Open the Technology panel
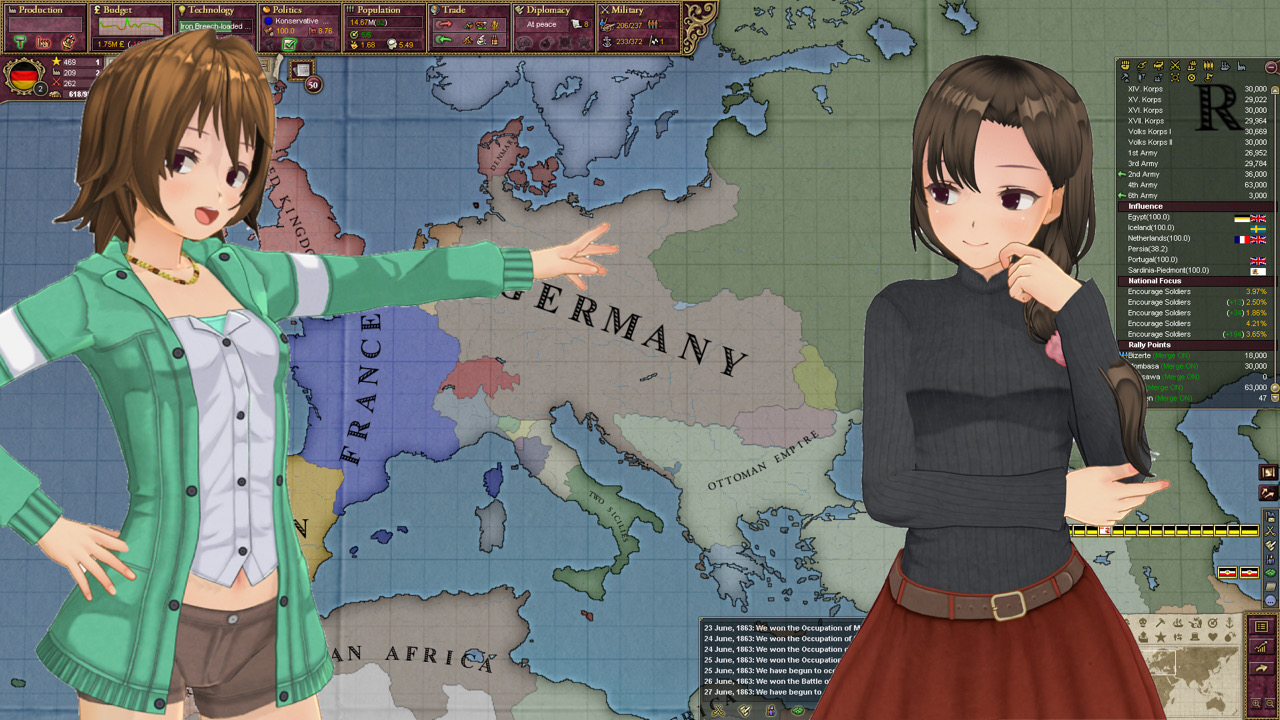The image size is (1280, 720). click(x=212, y=10)
